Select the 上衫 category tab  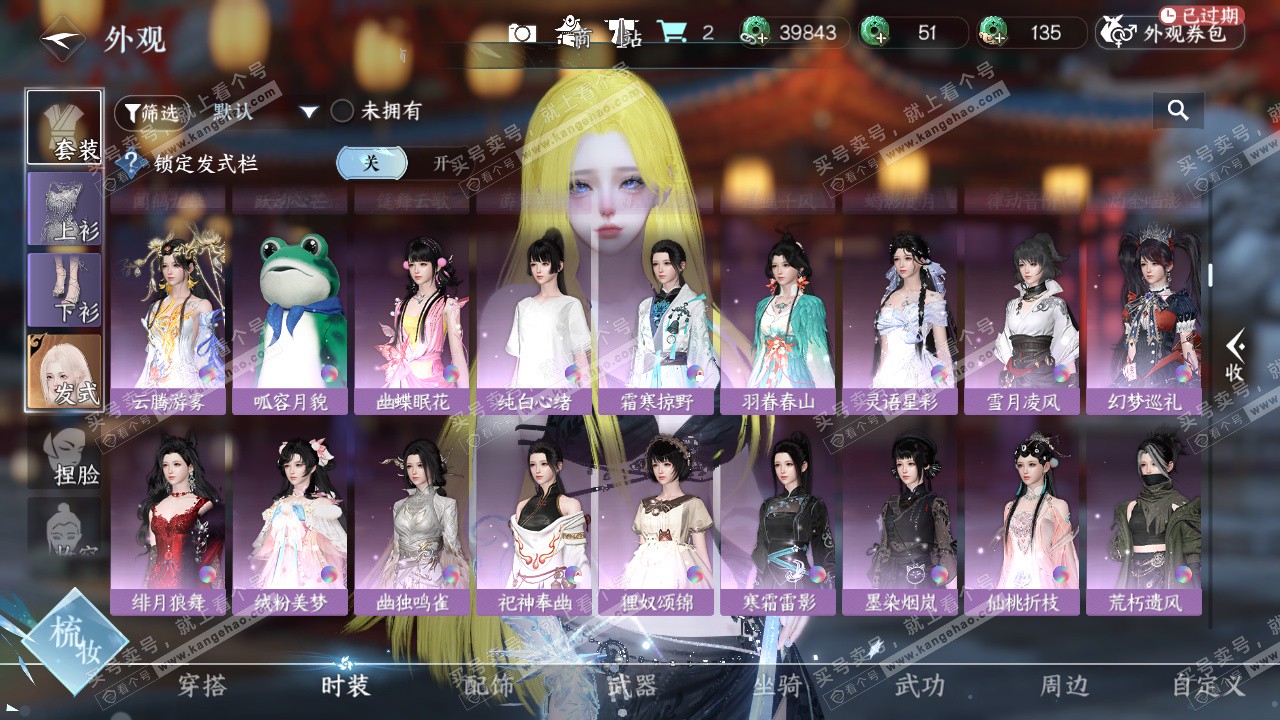coord(65,209)
